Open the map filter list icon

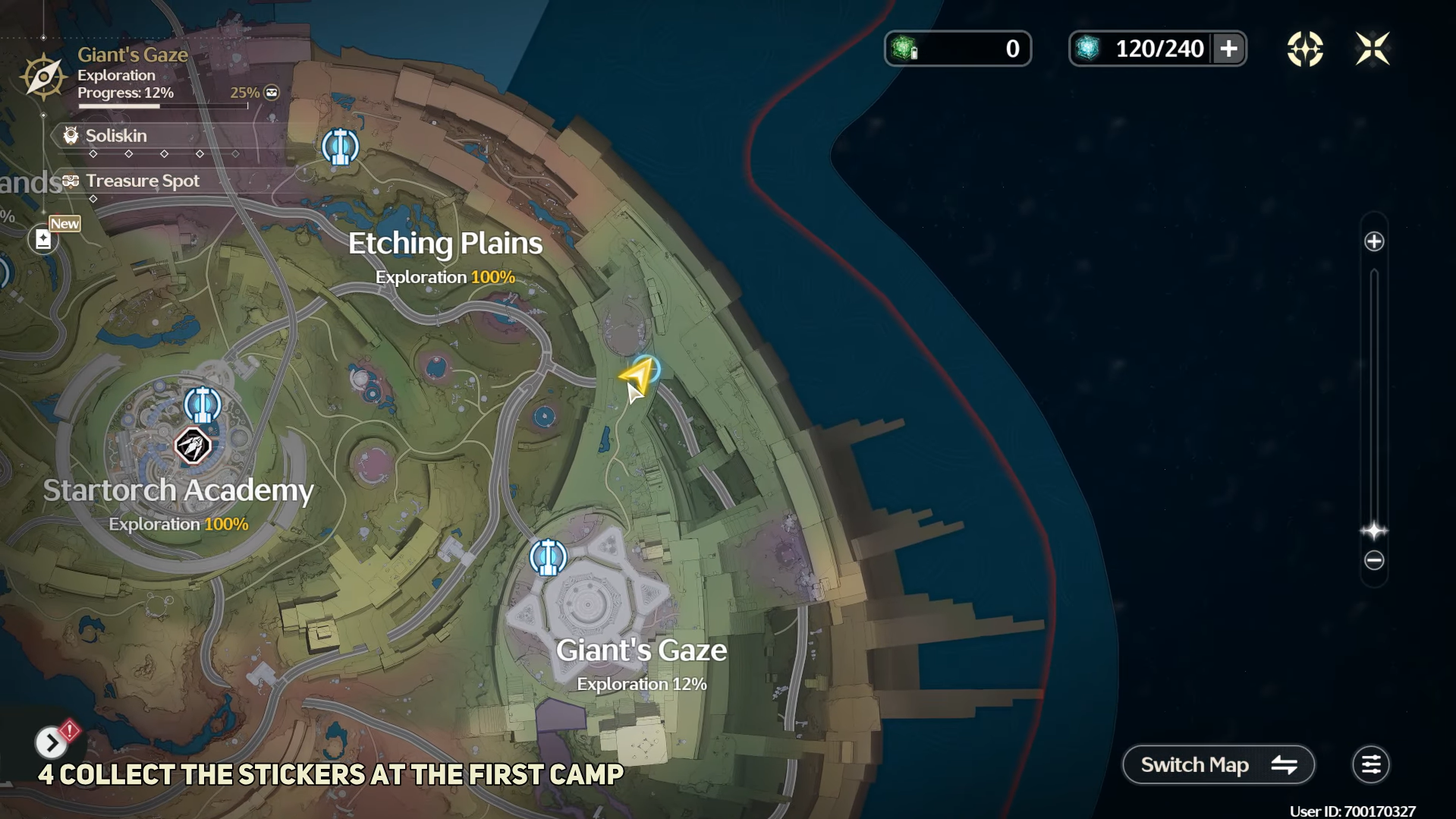pyautogui.click(x=1370, y=764)
